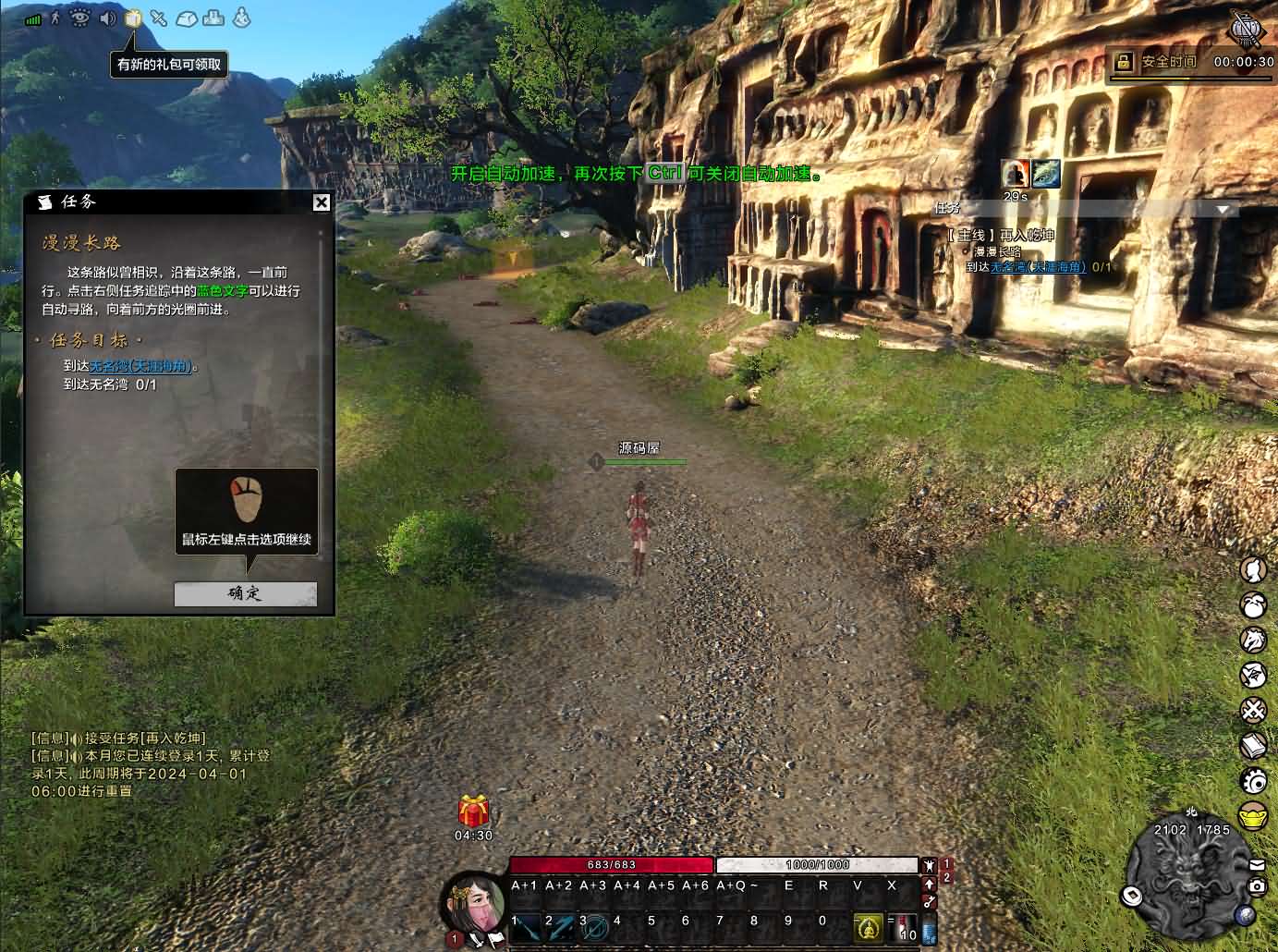Open the mail envelope icon near minimap

pos(1257,865)
